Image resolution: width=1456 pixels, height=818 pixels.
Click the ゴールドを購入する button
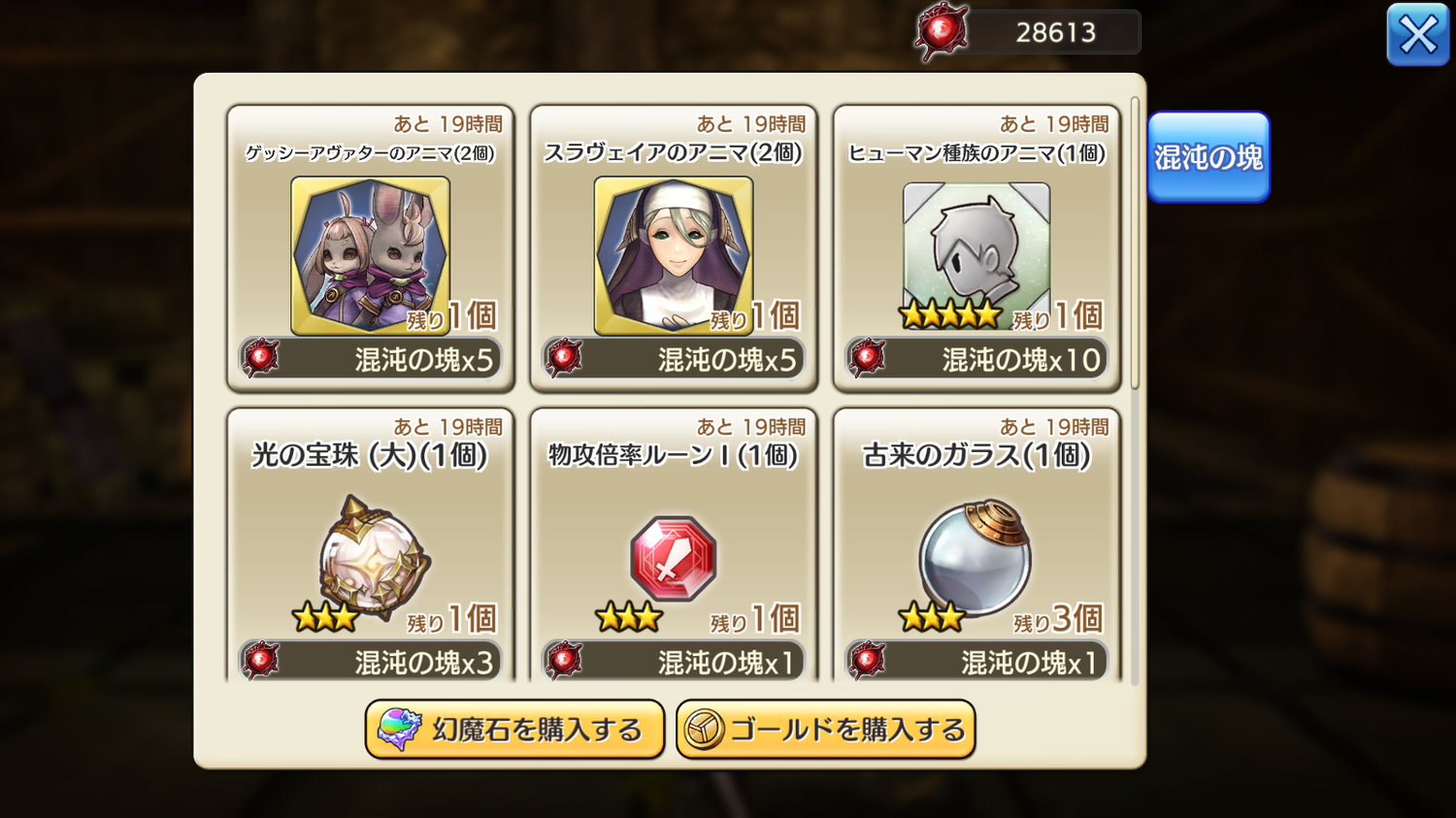[x=825, y=729]
